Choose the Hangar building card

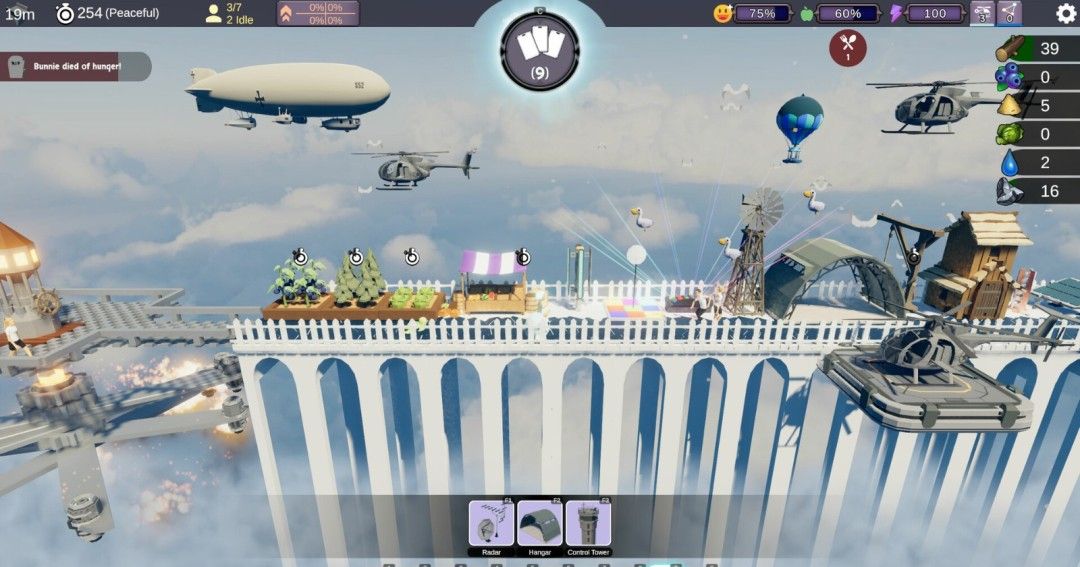(540, 523)
